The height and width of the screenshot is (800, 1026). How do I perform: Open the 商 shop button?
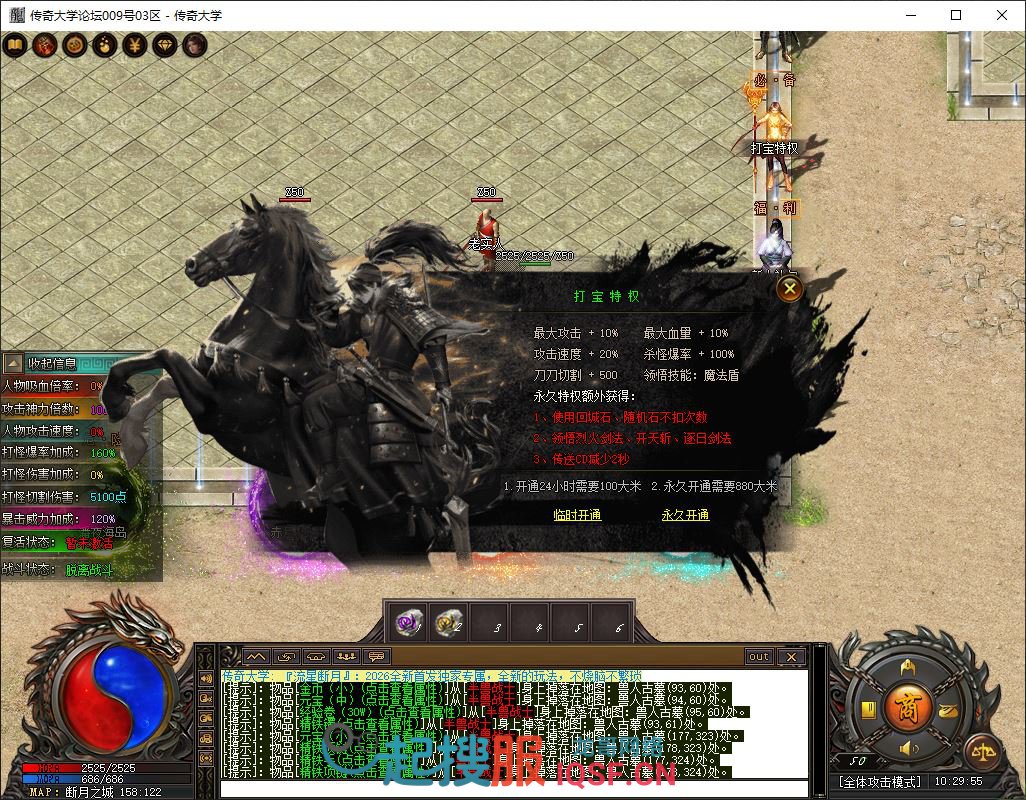coord(909,705)
